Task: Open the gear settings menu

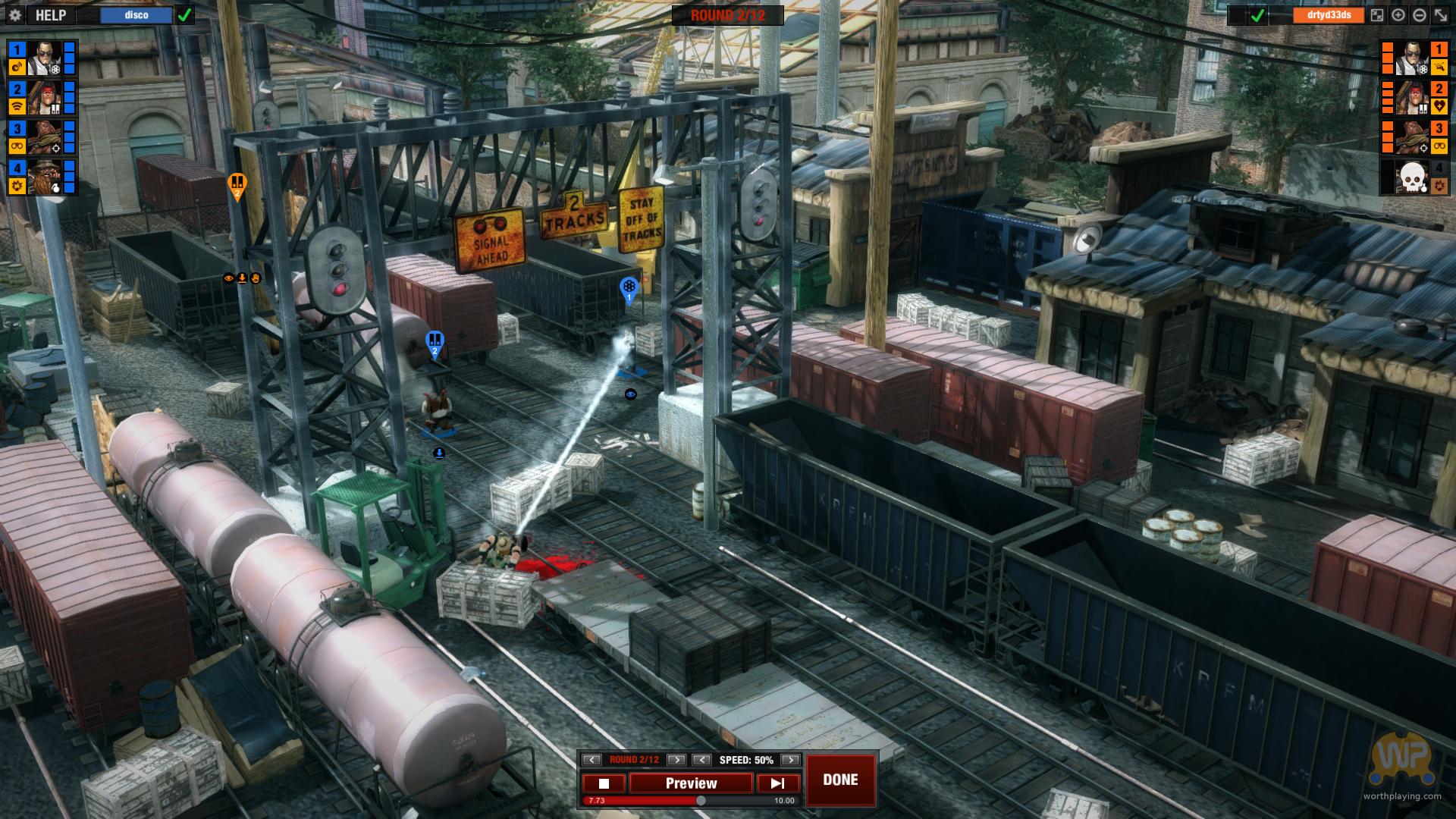Action: (15, 15)
